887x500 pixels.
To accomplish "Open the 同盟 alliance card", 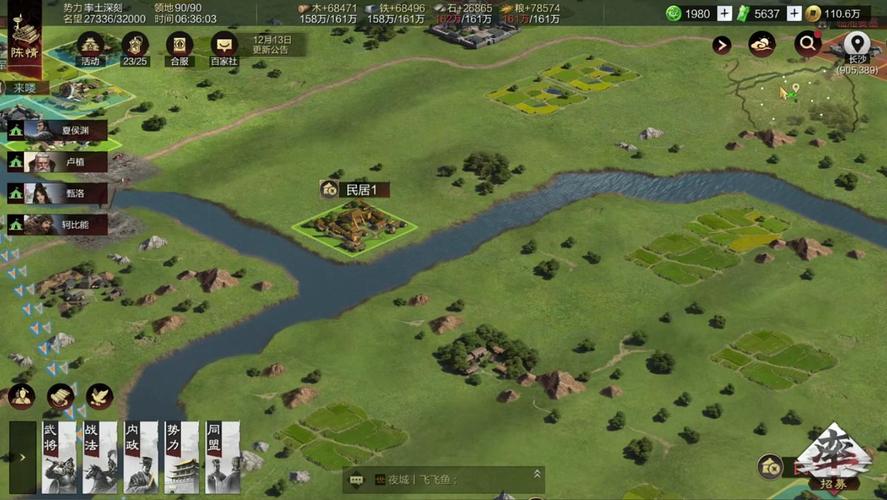I will (223, 457).
